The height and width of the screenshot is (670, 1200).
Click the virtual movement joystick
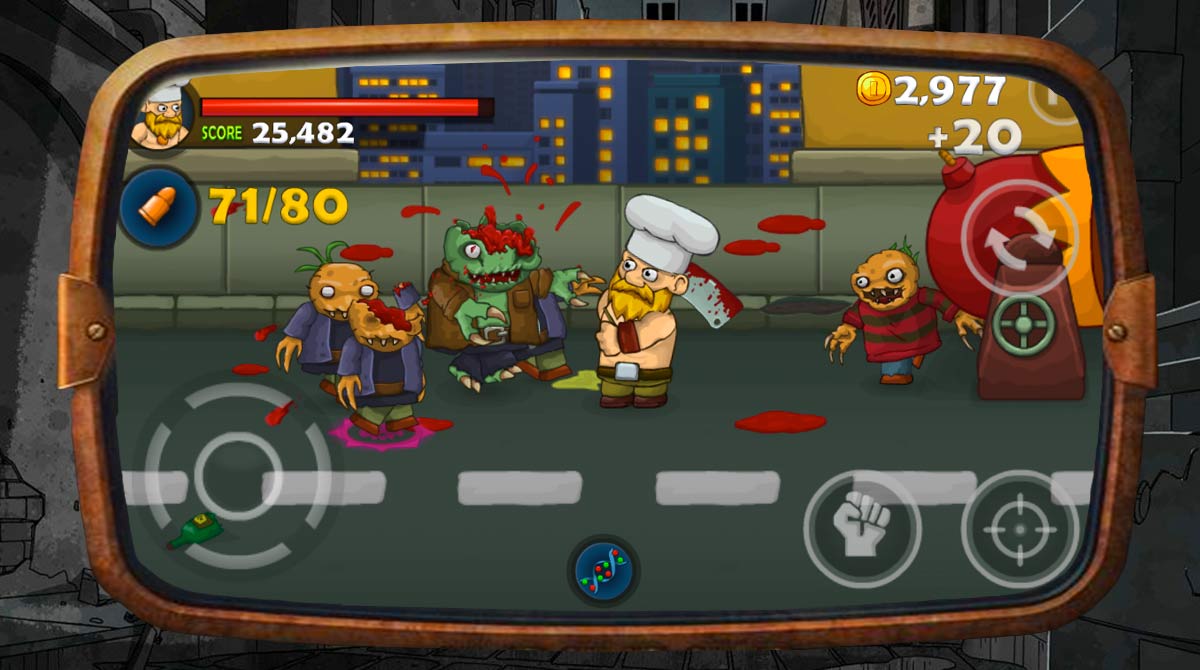point(238,471)
